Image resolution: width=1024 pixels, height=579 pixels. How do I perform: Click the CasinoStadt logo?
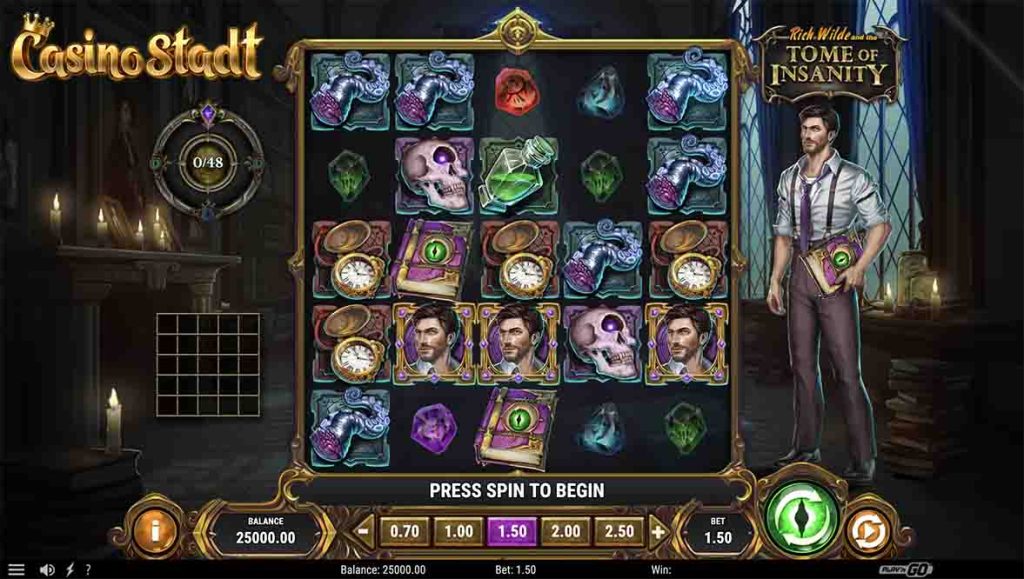138,50
